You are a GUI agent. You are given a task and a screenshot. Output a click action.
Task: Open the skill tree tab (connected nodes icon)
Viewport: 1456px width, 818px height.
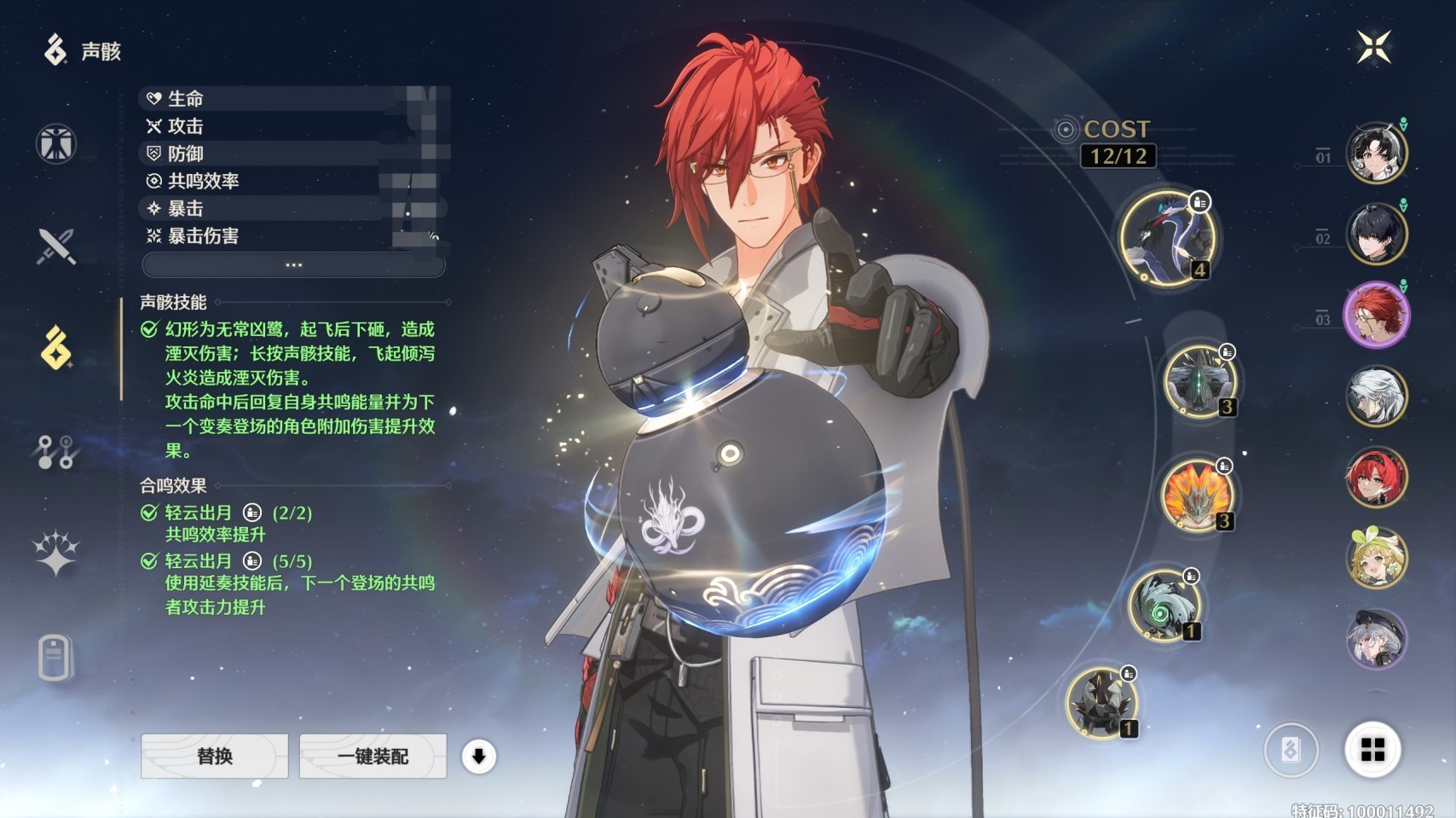click(x=56, y=452)
